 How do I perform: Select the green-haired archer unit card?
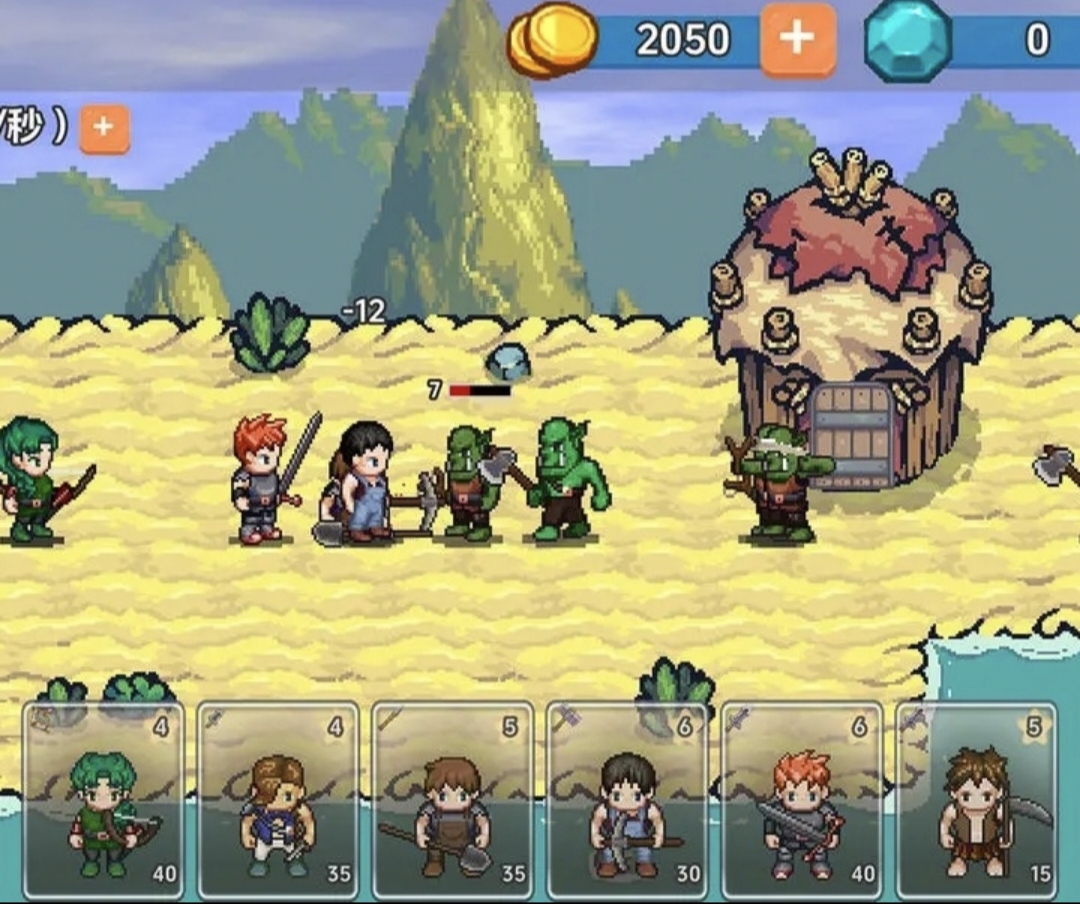point(104,800)
